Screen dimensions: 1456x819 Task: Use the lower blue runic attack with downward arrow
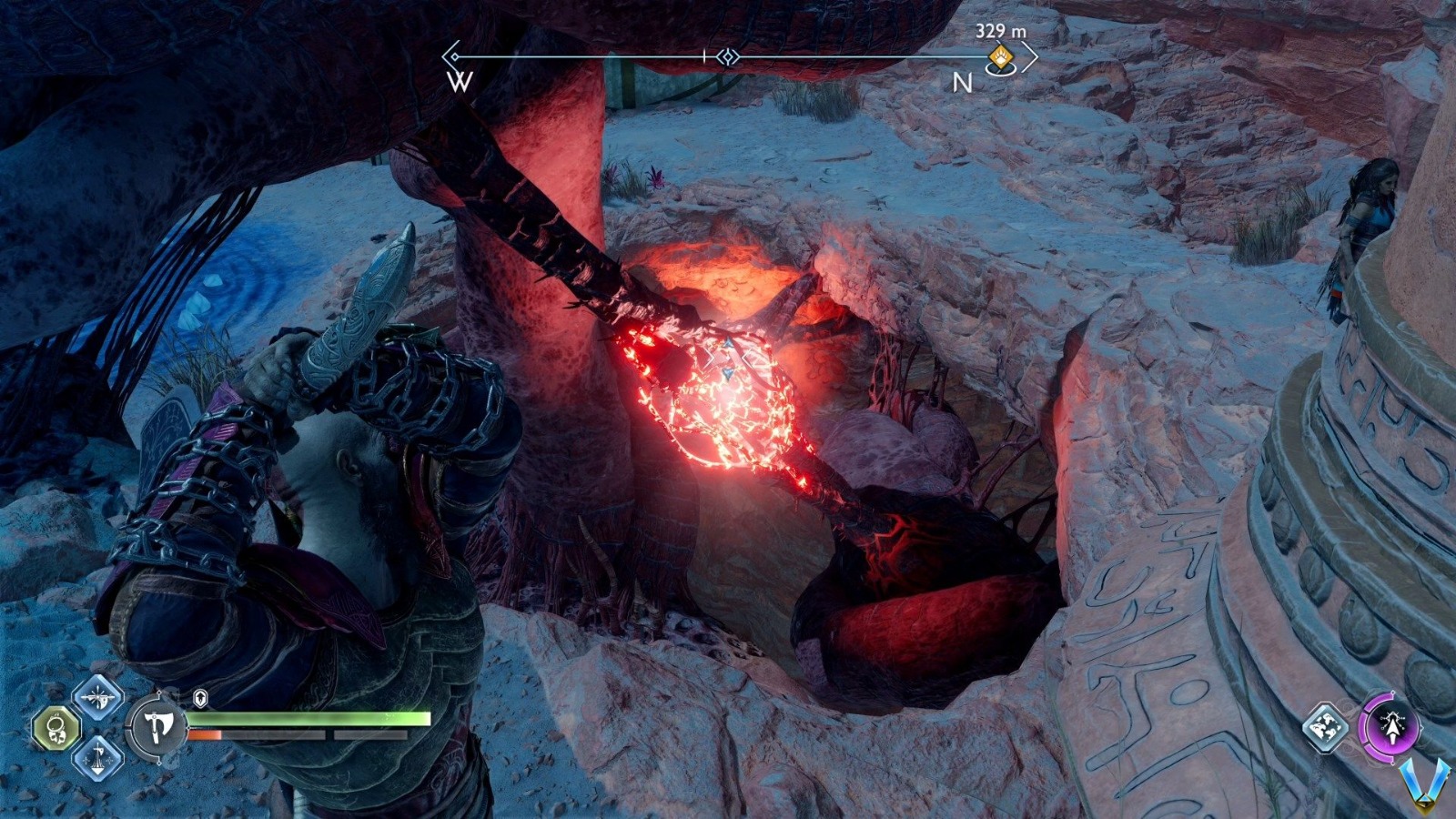97,759
